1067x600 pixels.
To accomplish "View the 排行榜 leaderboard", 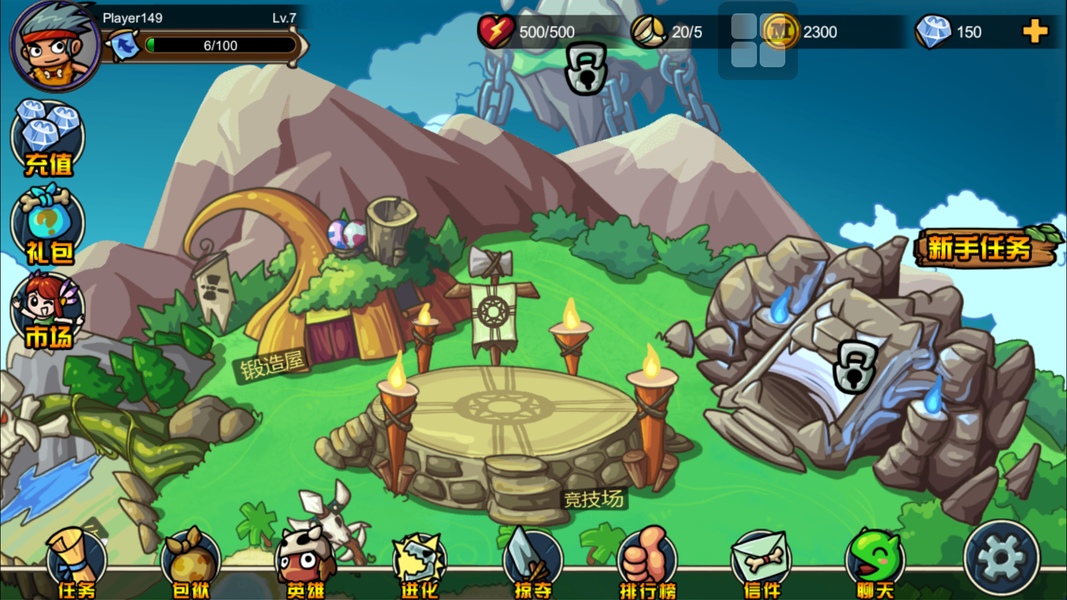I will click(647, 565).
